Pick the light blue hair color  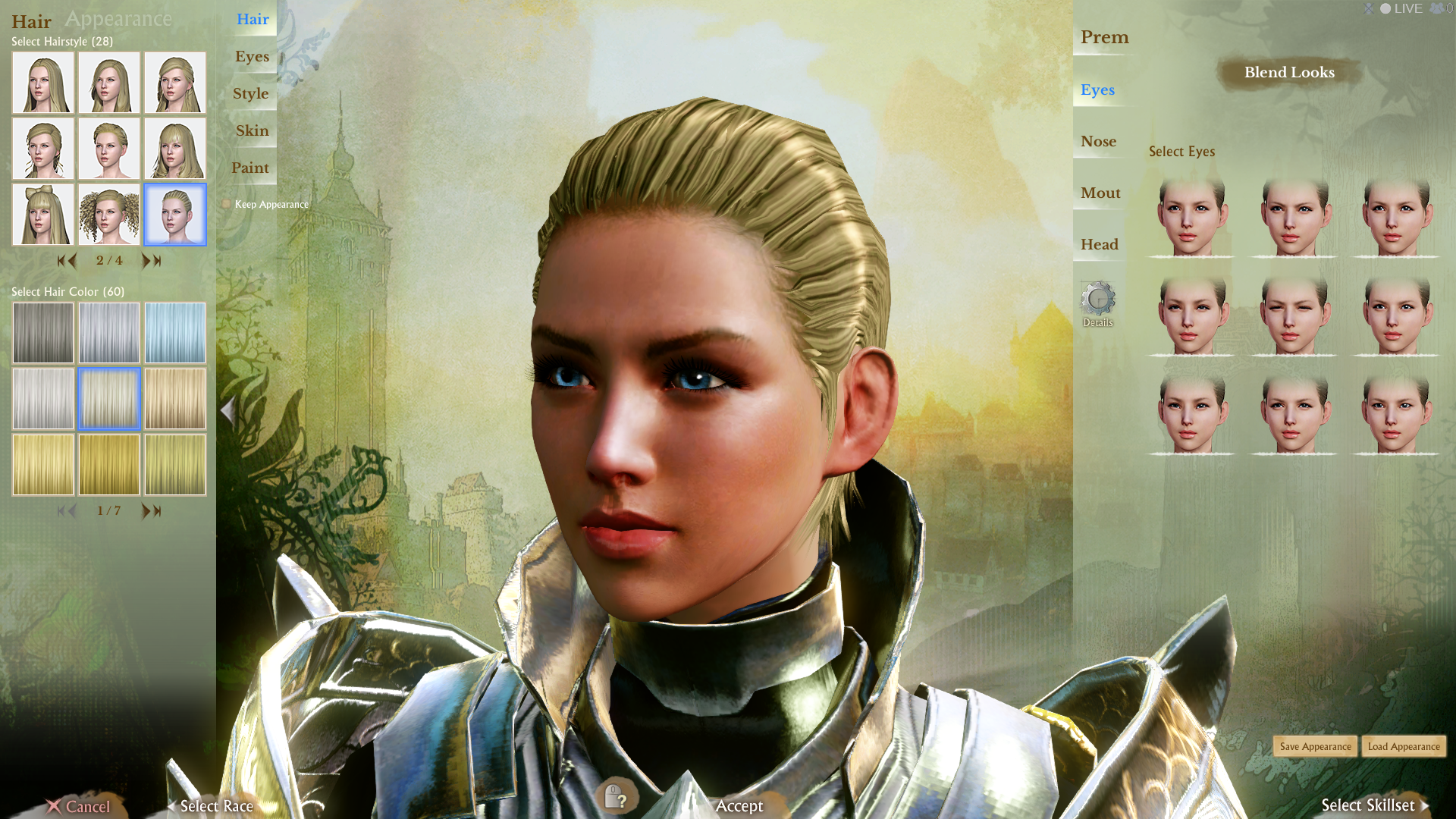click(x=175, y=333)
